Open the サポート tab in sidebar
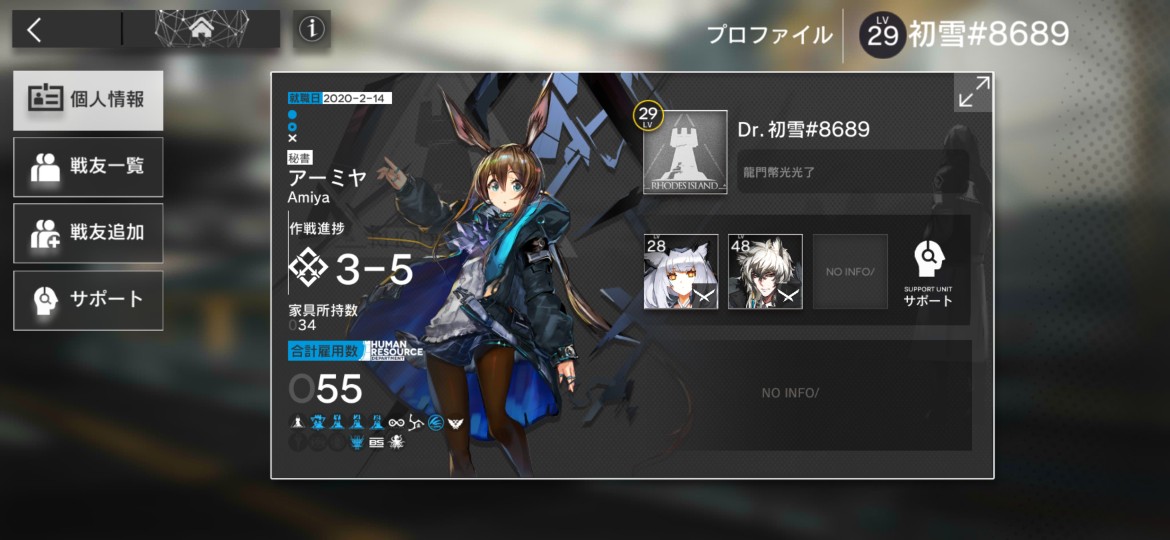 [x=88, y=299]
